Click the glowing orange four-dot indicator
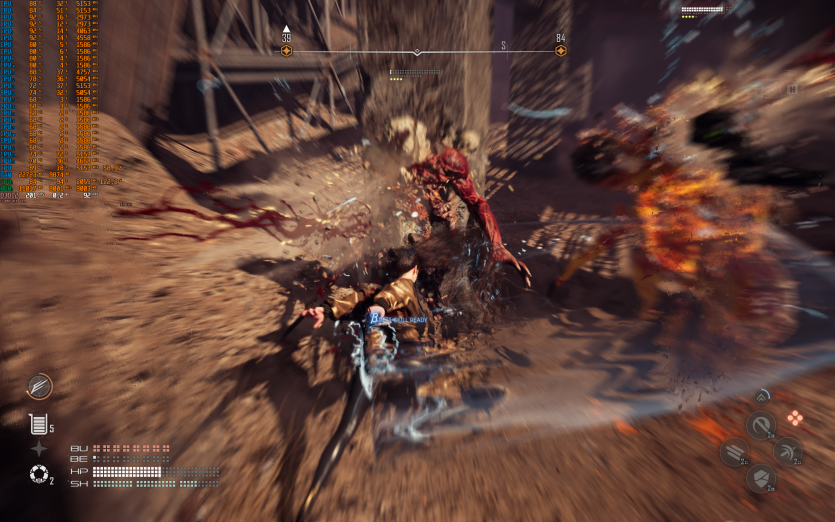 [x=795, y=417]
